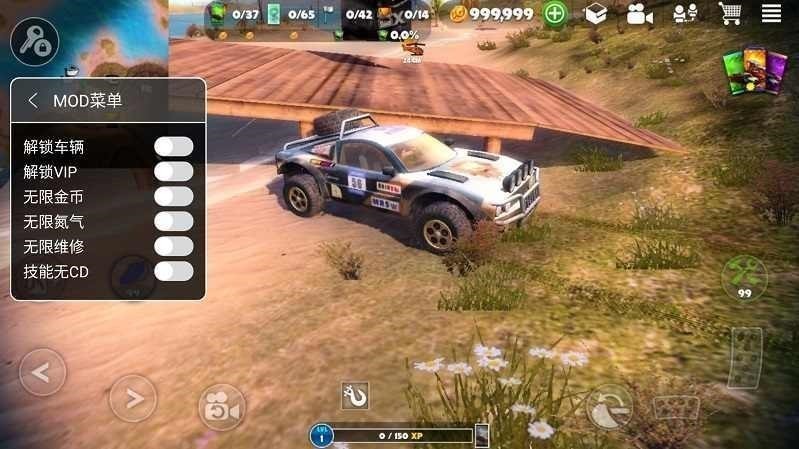Image resolution: width=799 pixels, height=449 pixels.
Task: Use the green repair wrench button
Action: coord(744,276)
